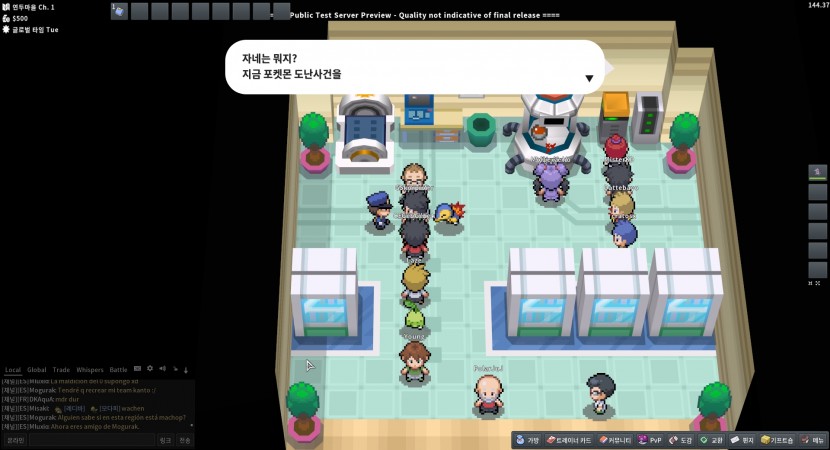Click the chat message input field
Image resolution: width=830 pixels, height=450 pixels.
click(90, 440)
